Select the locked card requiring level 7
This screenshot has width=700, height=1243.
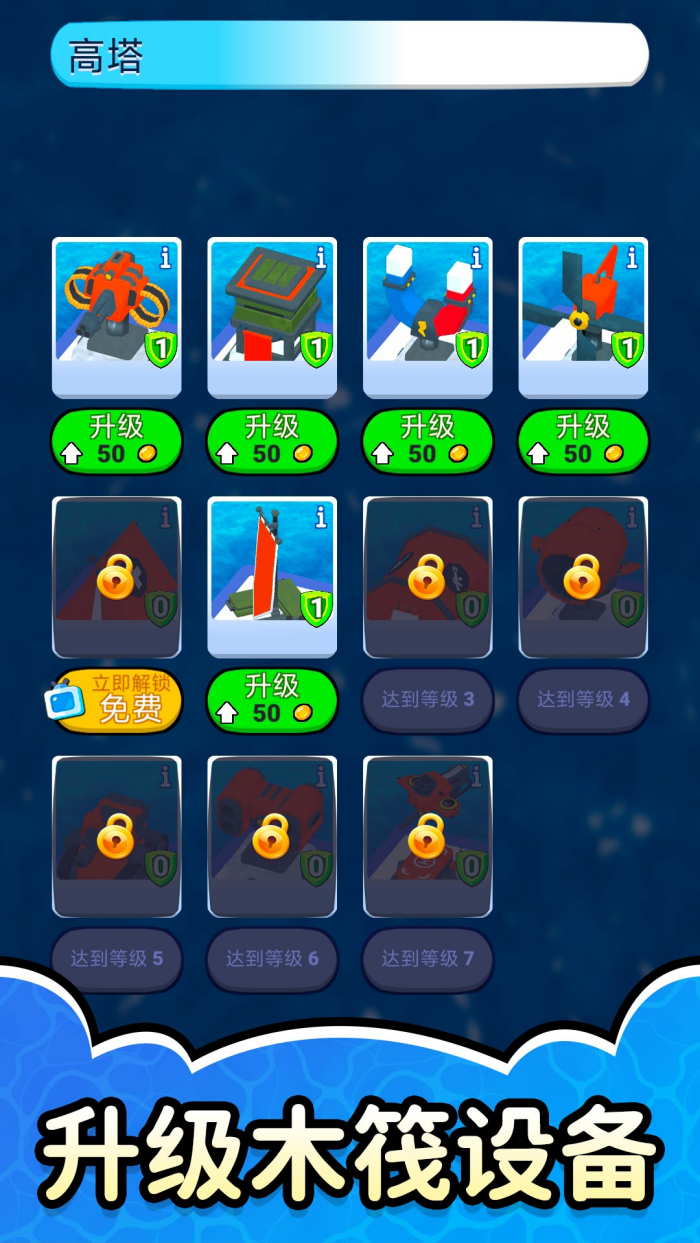[x=428, y=837]
